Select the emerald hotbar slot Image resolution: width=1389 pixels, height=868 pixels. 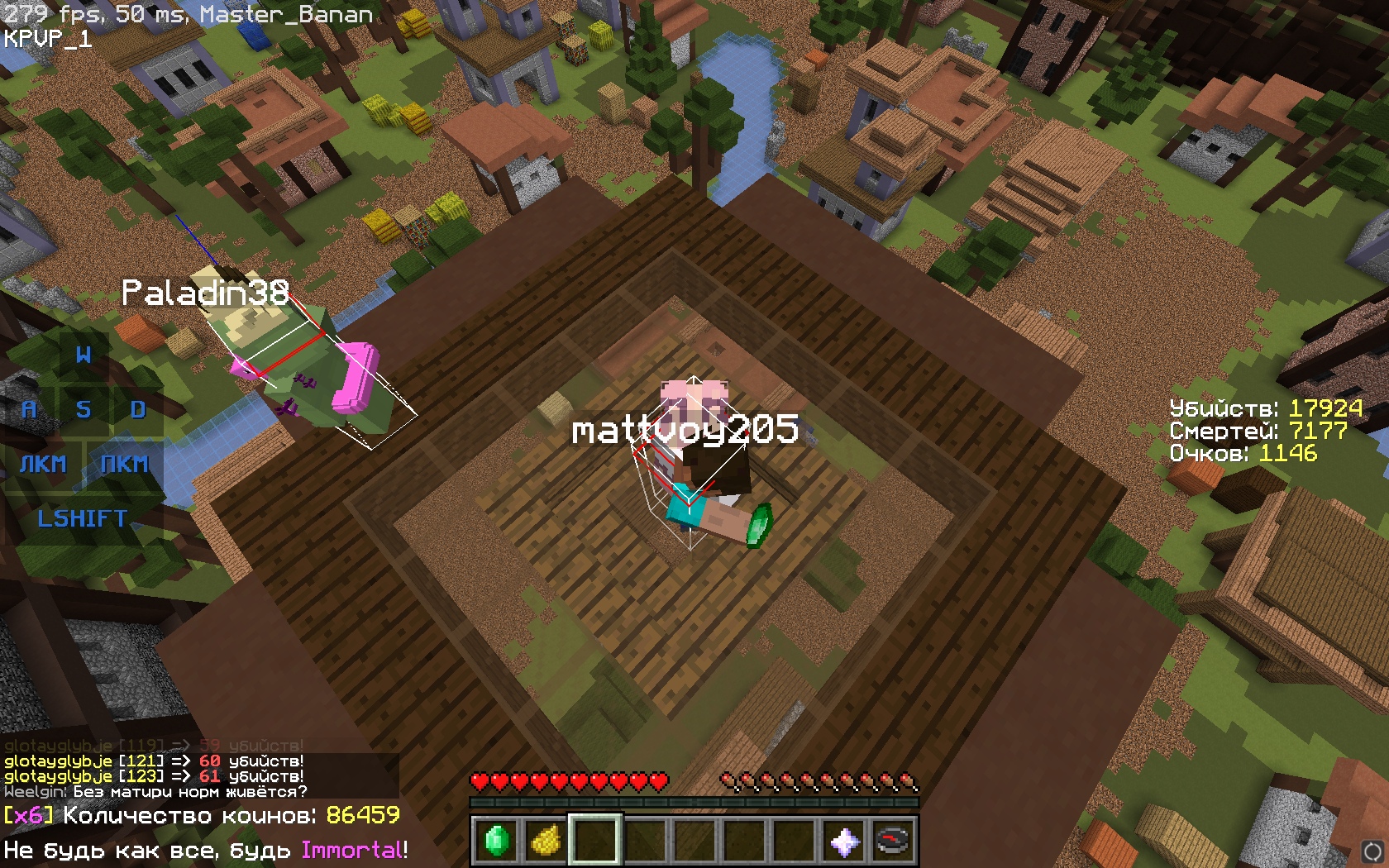point(496,841)
